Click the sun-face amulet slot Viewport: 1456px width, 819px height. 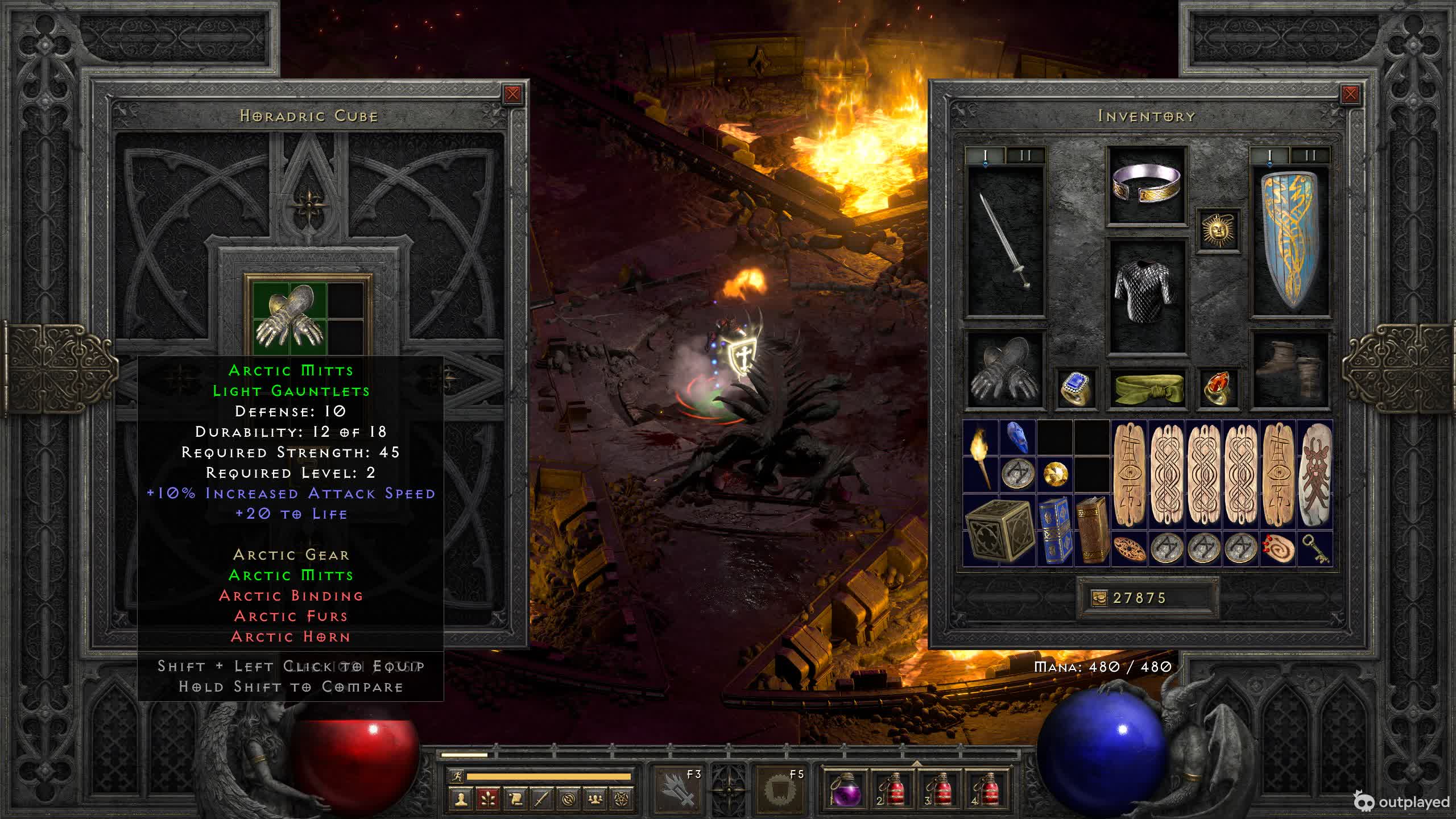point(1218,230)
